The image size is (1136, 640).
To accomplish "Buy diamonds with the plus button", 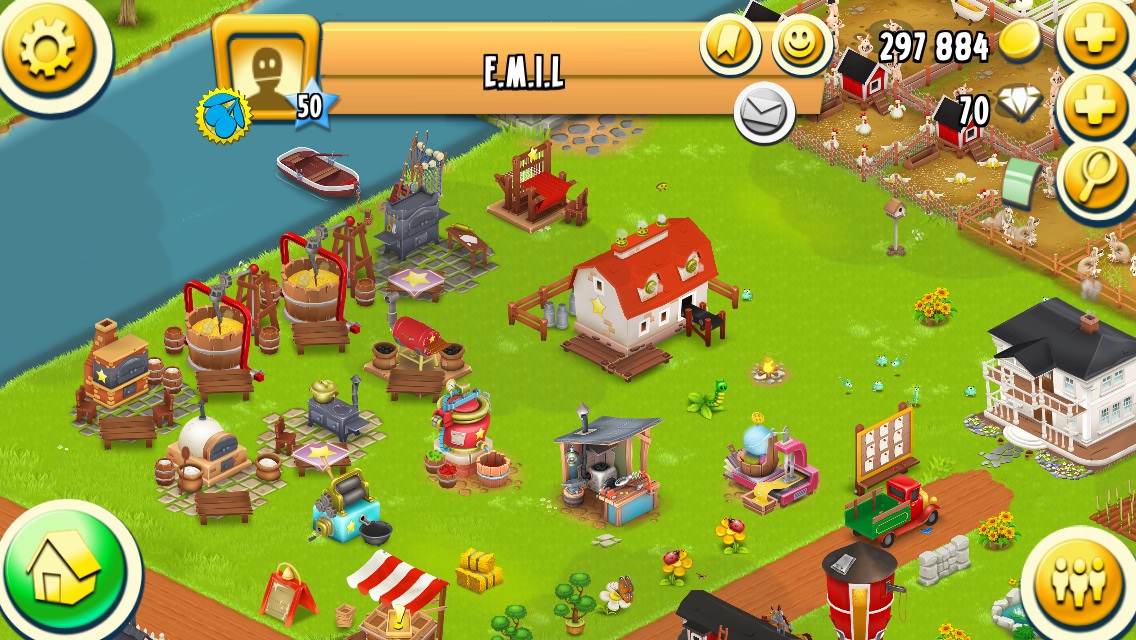I will coord(1095,105).
